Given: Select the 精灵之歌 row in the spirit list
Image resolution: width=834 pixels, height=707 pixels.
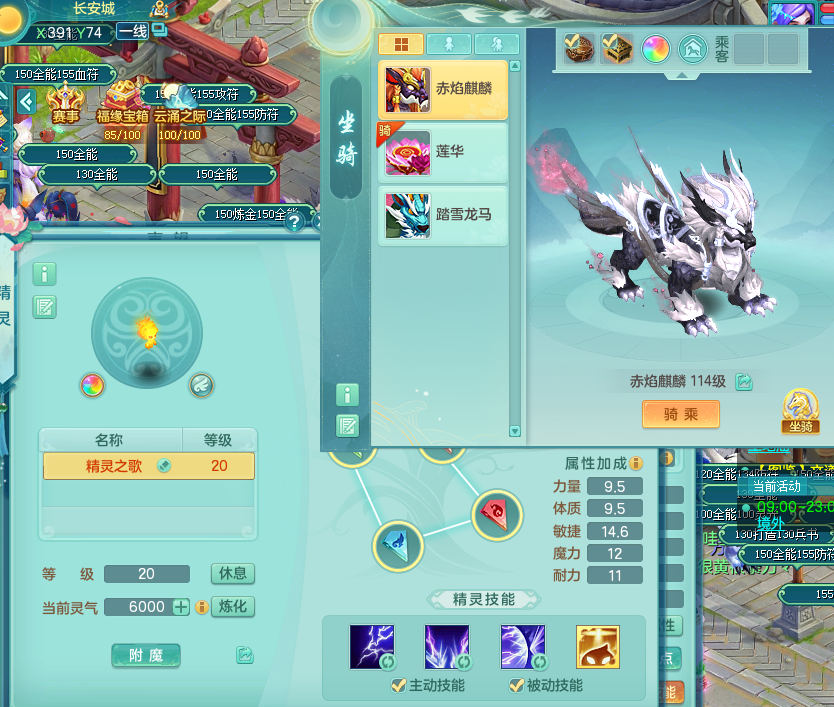Looking at the screenshot, I should 148,466.
